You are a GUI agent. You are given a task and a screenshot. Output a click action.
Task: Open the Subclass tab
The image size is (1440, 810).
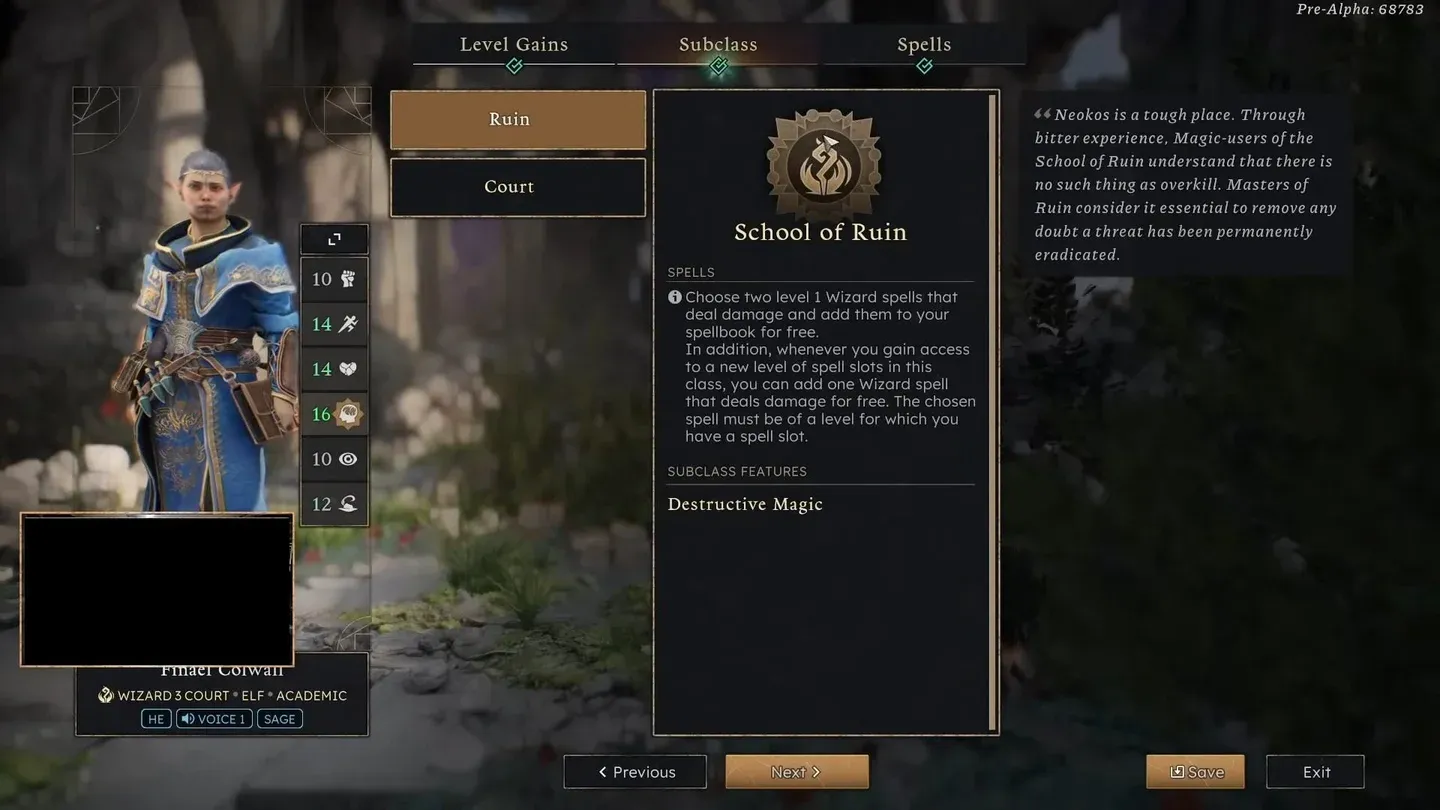point(718,45)
